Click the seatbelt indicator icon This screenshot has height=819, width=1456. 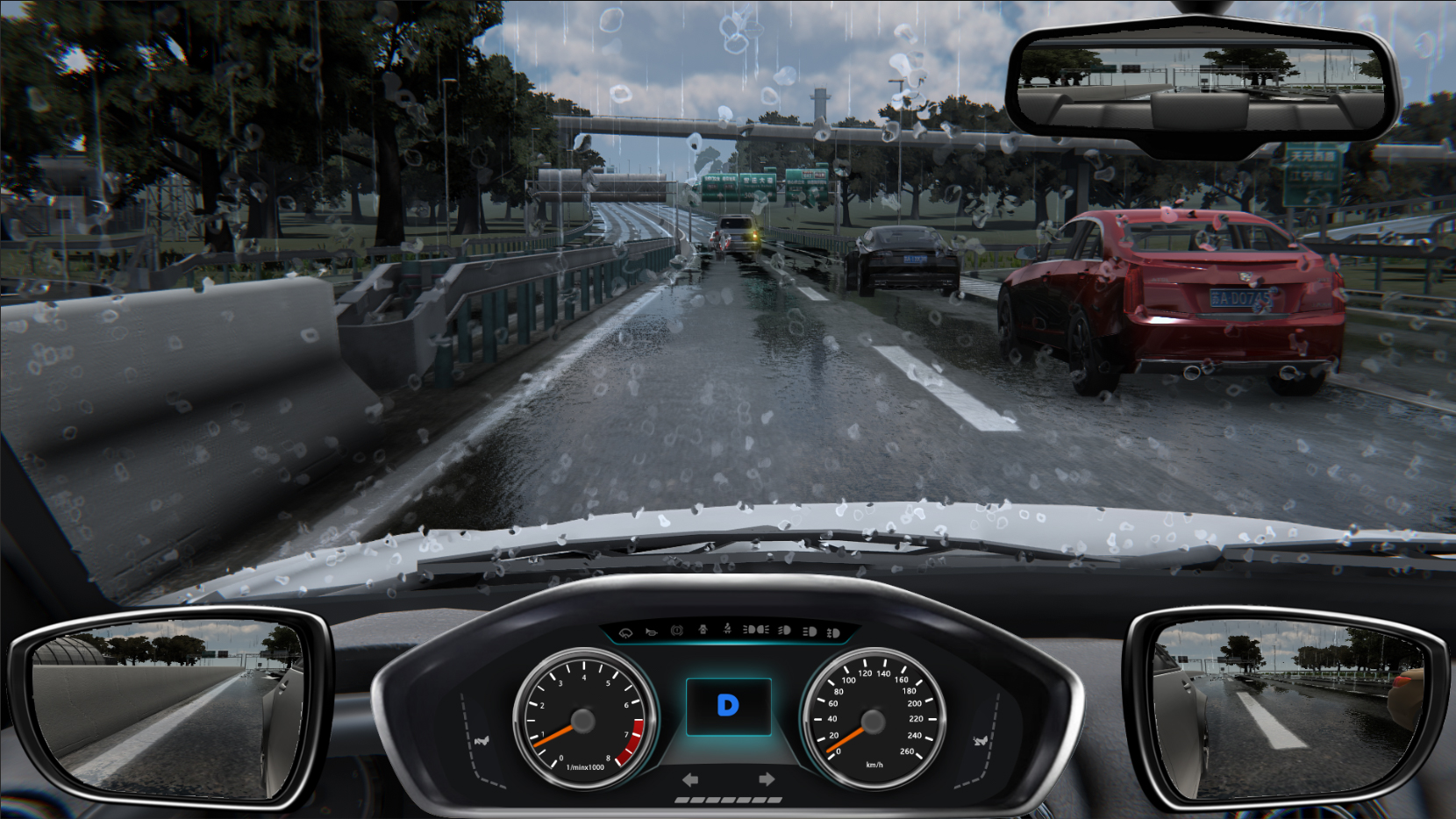click(x=727, y=630)
